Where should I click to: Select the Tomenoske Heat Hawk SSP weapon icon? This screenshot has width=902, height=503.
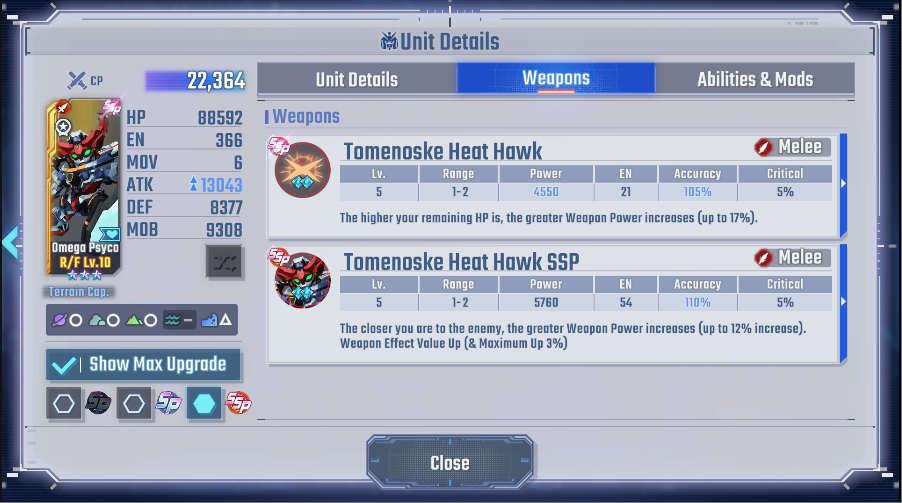pyautogui.click(x=302, y=280)
